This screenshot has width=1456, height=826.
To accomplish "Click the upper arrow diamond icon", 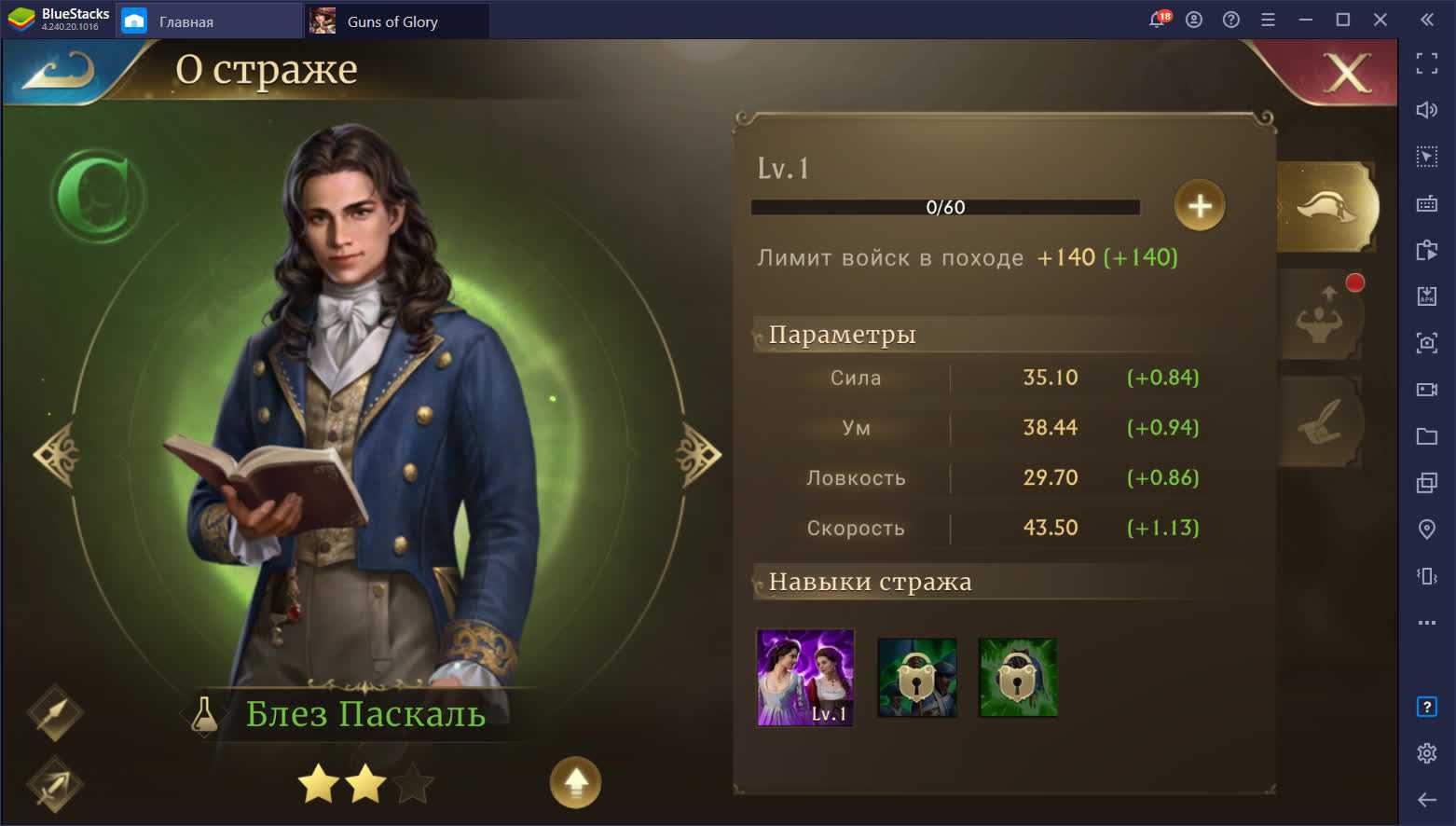I will [x=55, y=713].
